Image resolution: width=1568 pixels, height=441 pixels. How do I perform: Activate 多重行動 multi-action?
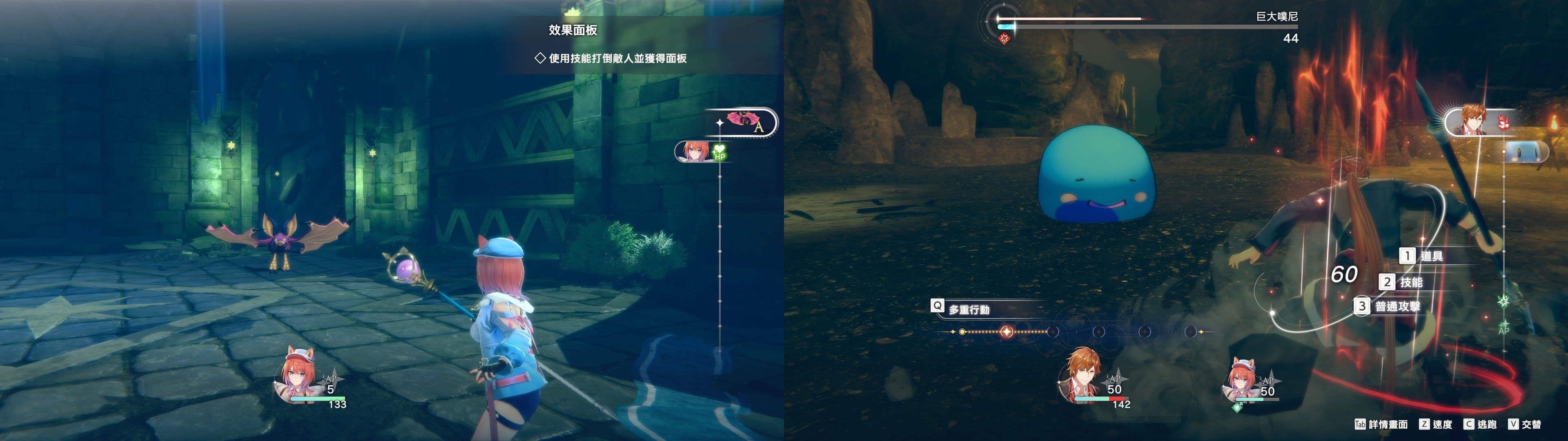(x=968, y=310)
